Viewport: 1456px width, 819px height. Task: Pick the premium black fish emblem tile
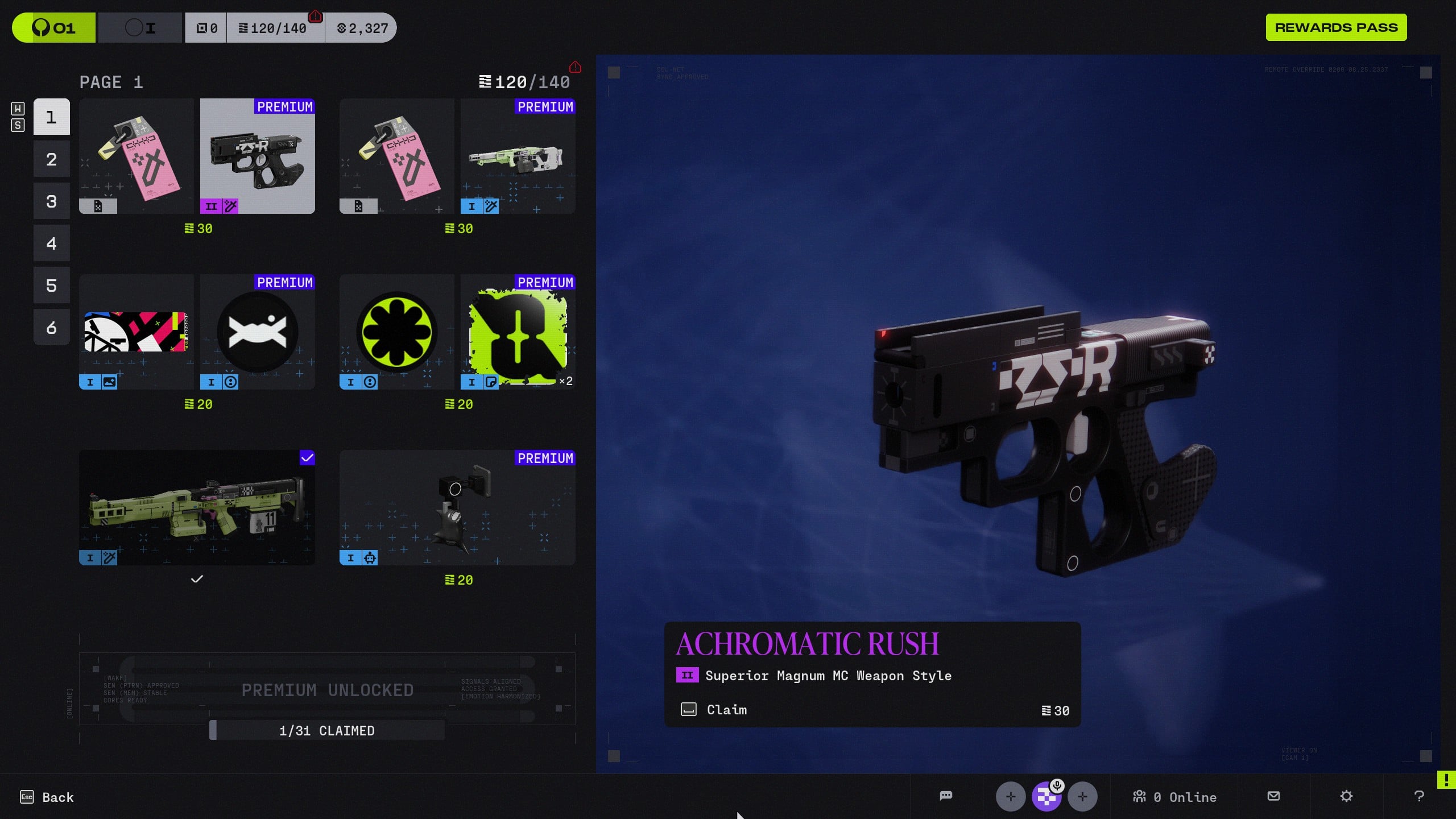tap(257, 332)
